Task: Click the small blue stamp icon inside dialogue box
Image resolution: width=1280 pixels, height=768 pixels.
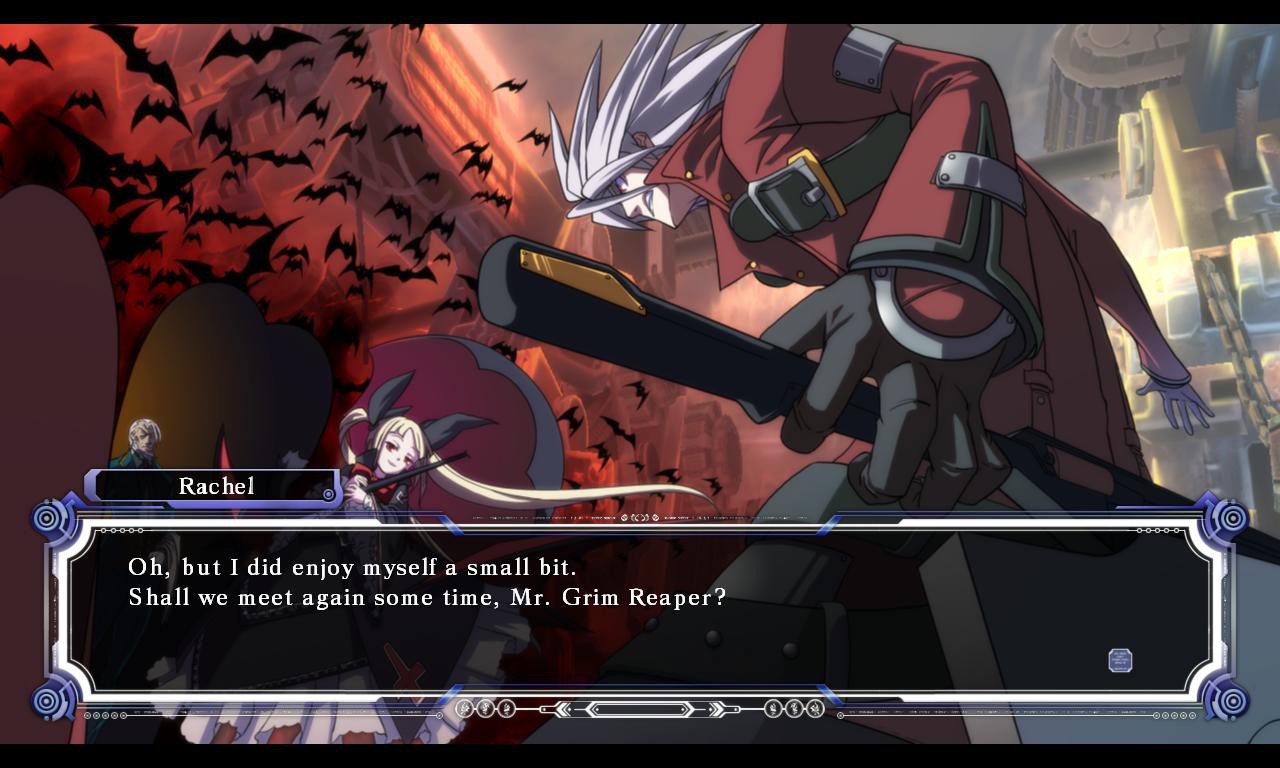Action: pos(1121,660)
